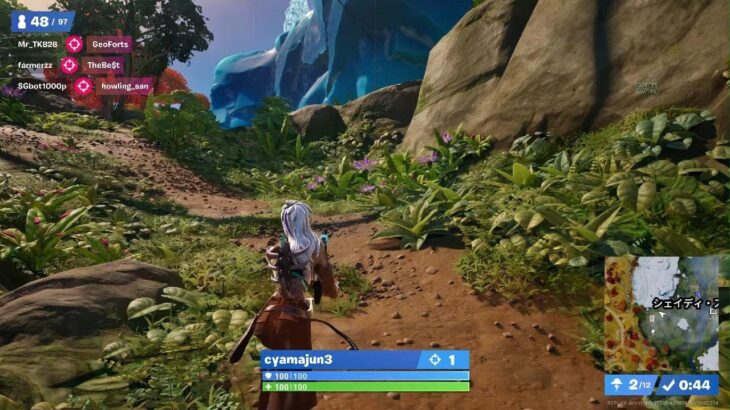Viewport: 730px width, 410px height.
Task: Click the TheBe$t elimination feed entry
Action: coord(104,65)
